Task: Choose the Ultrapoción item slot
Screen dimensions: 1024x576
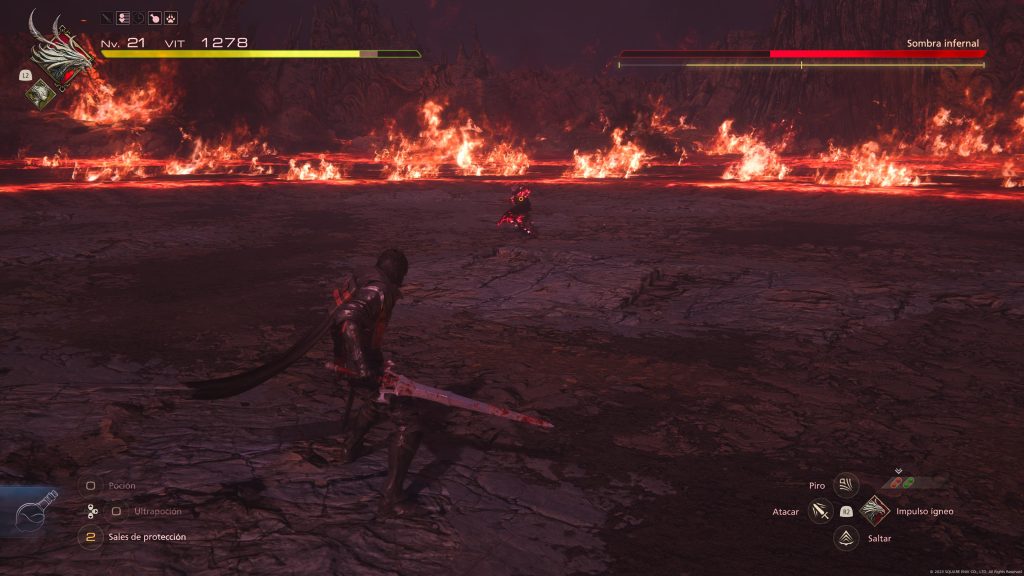Action: 116,511
